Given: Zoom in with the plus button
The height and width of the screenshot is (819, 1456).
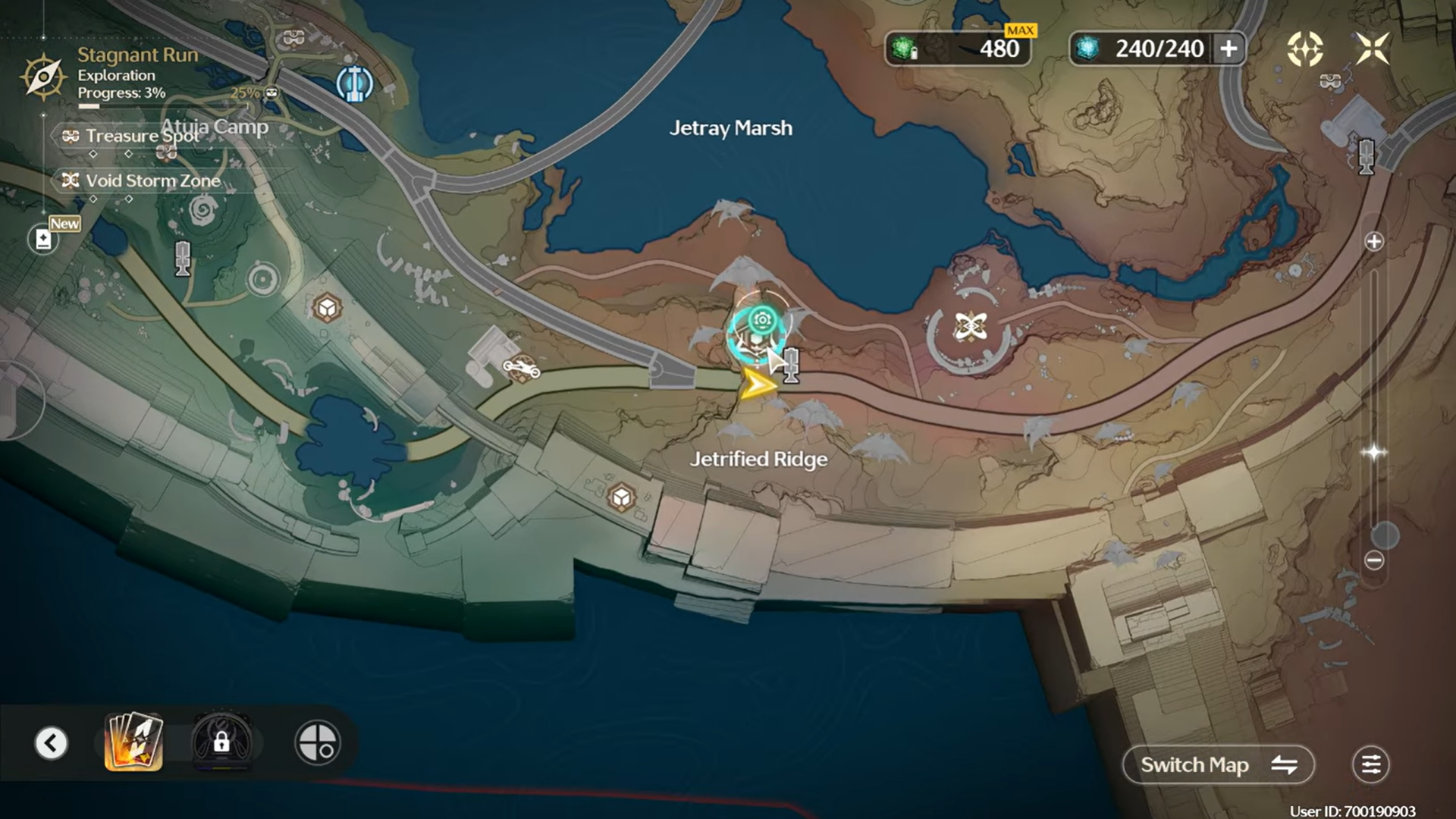Looking at the screenshot, I should (1373, 242).
